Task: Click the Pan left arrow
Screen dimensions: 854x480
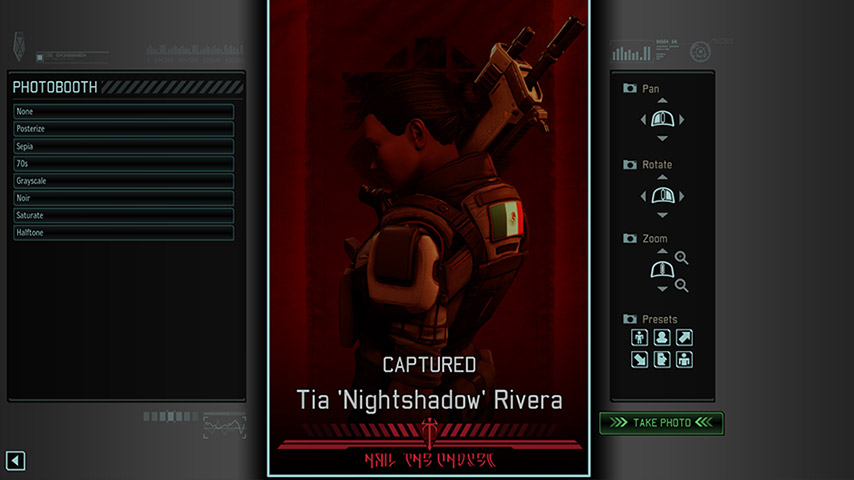Action: point(644,120)
